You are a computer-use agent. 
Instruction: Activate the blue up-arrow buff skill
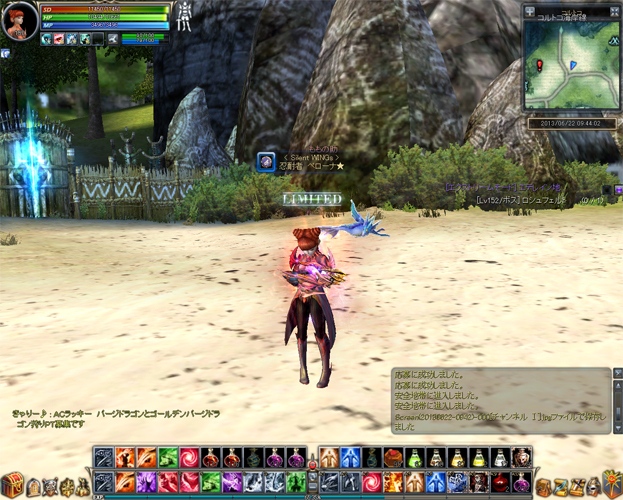click(349, 458)
